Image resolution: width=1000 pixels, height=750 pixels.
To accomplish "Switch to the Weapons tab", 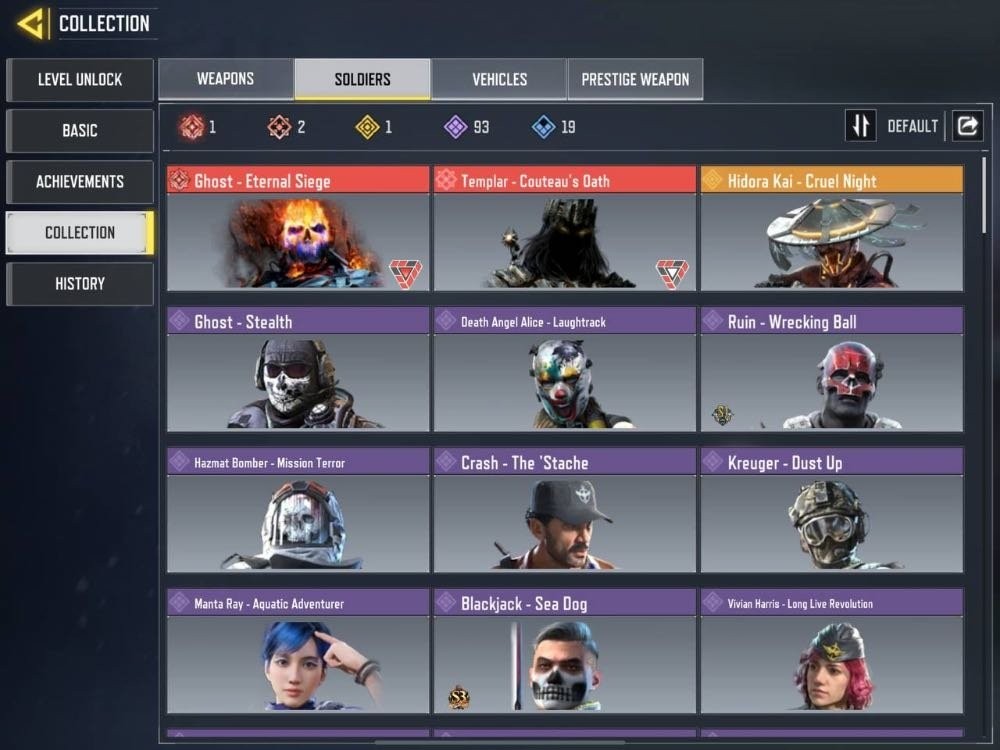I will pyautogui.click(x=225, y=79).
